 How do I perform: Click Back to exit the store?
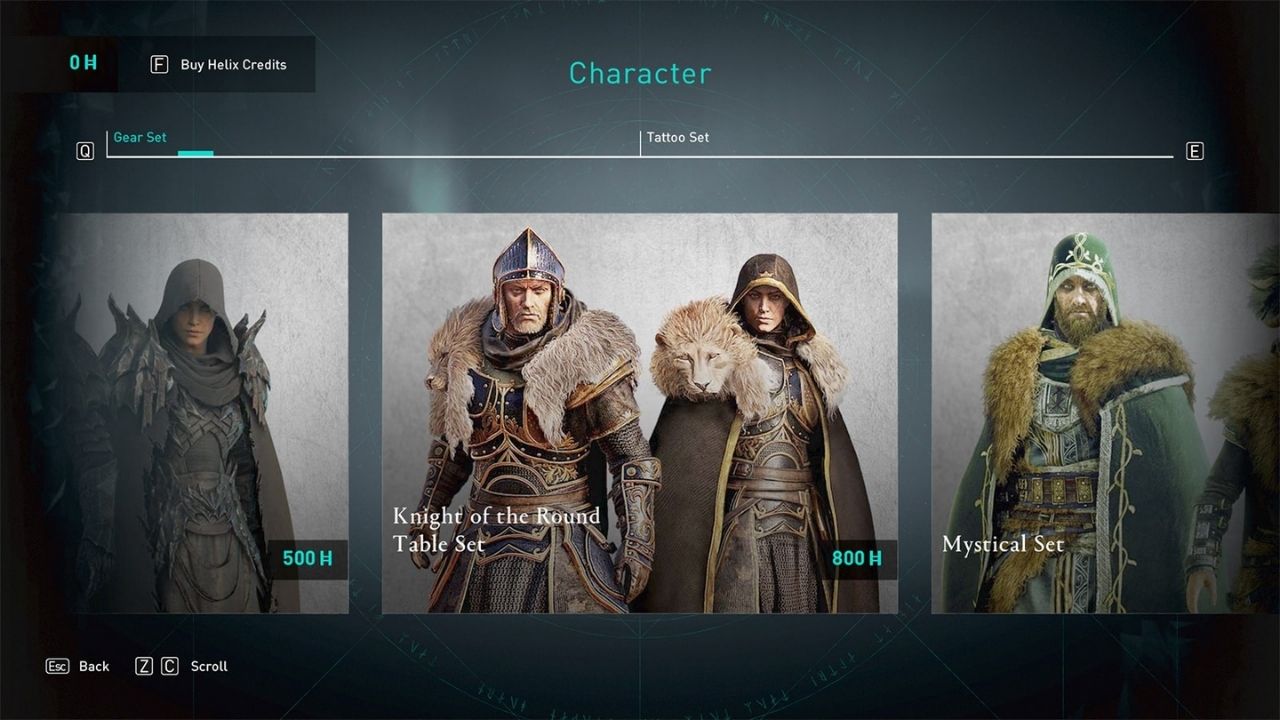[x=93, y=665]
